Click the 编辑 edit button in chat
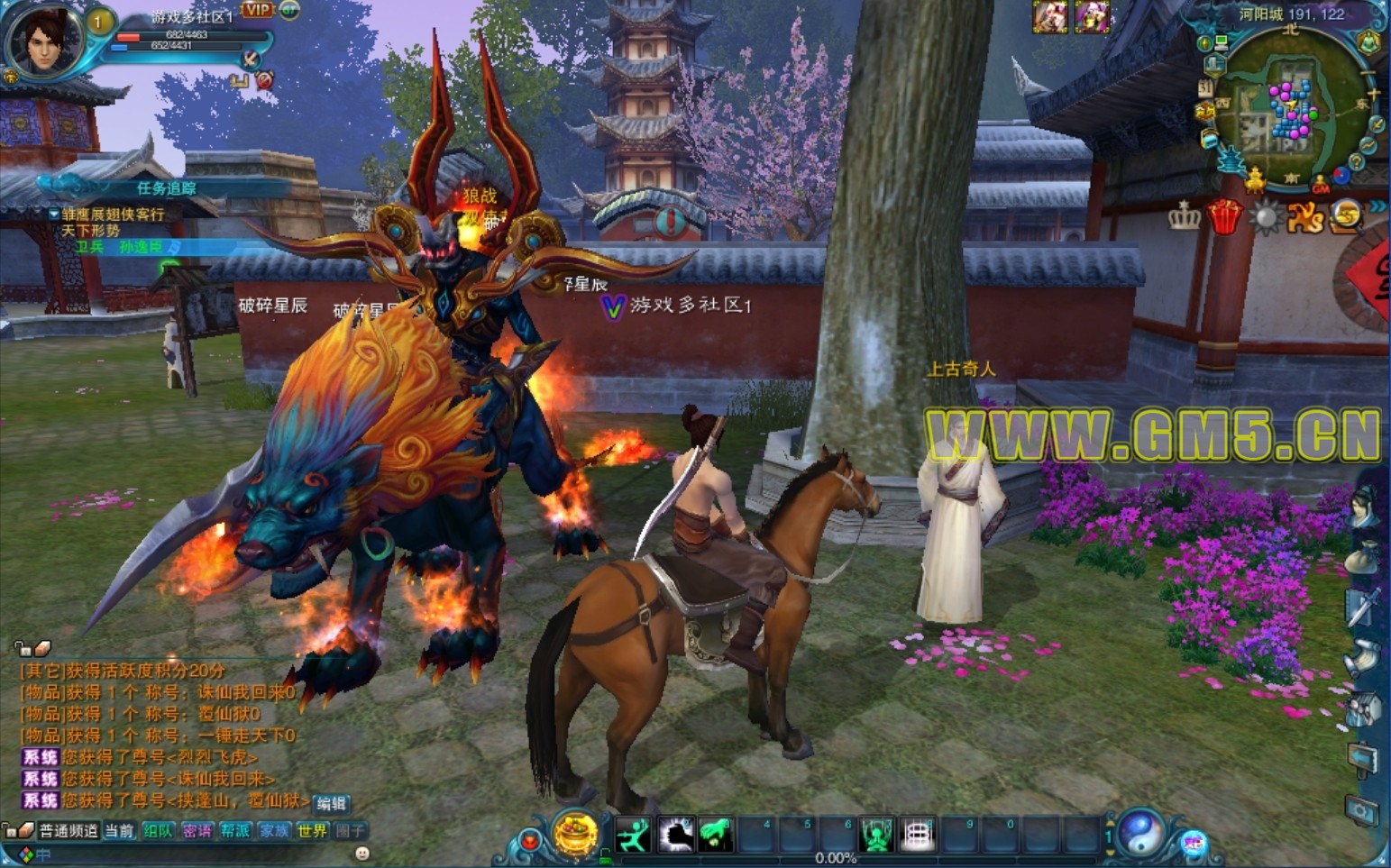Screen dimensions: 1391x868 point(331,803)
